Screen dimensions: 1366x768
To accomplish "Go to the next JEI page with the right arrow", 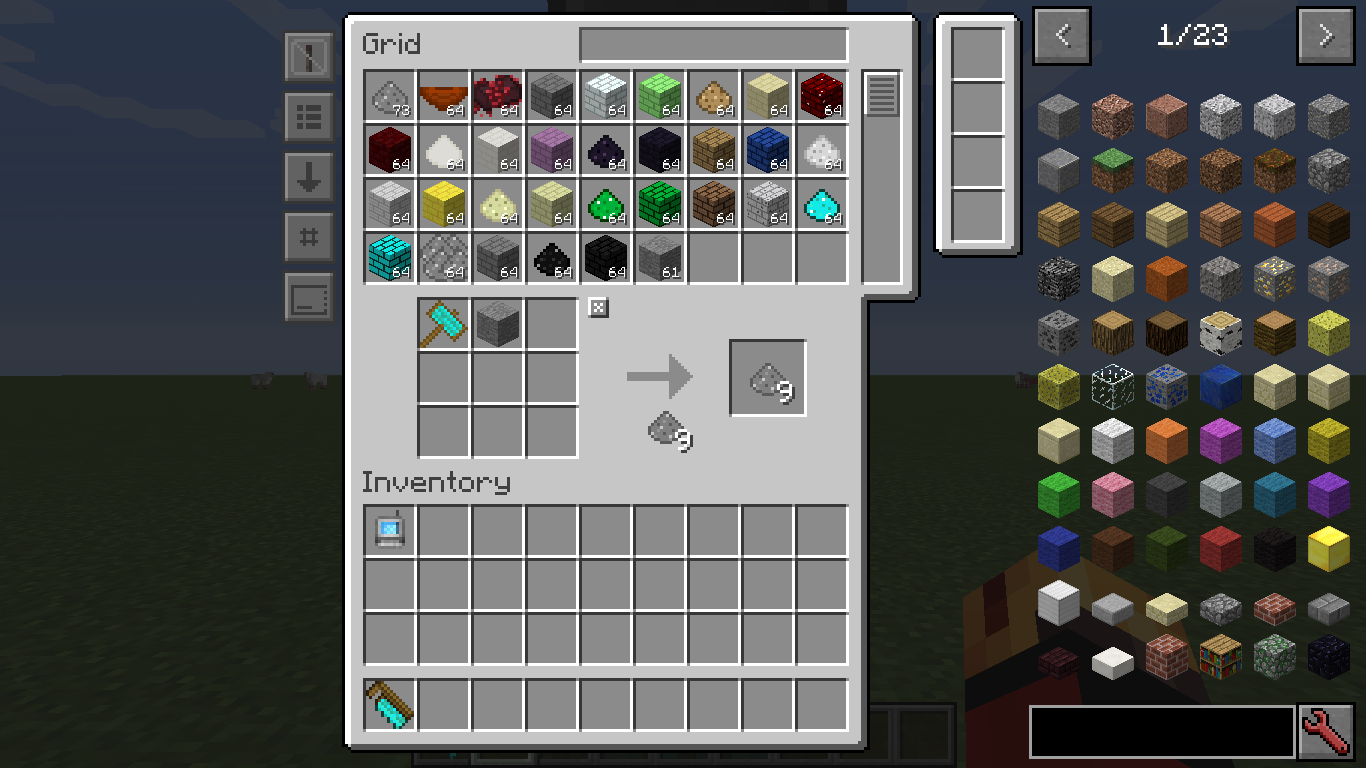I will [1324, 36].
